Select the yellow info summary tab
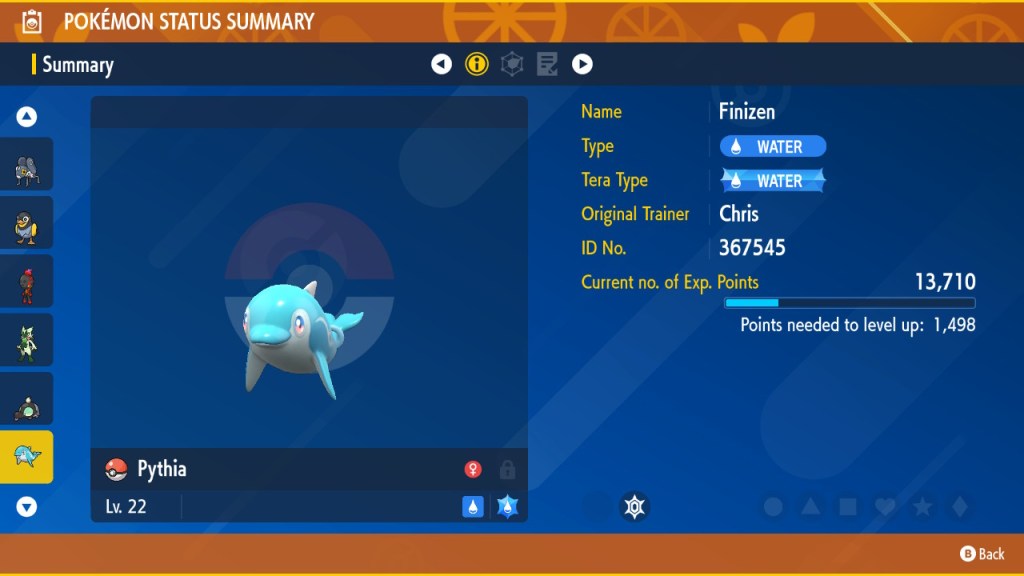Image resolution: width=1024 pixels, height=576 pixels. pos(477,65)
